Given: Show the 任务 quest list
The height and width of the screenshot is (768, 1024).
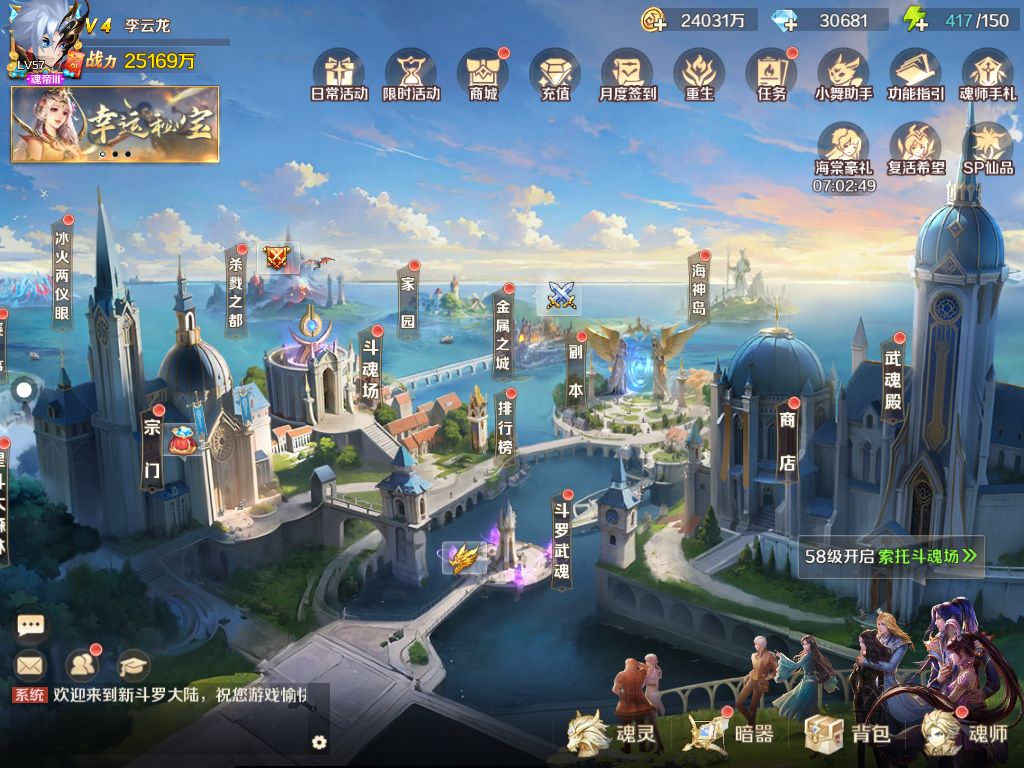Looking at the screenshot, I should pyautogui.click(x=771, y=73).
